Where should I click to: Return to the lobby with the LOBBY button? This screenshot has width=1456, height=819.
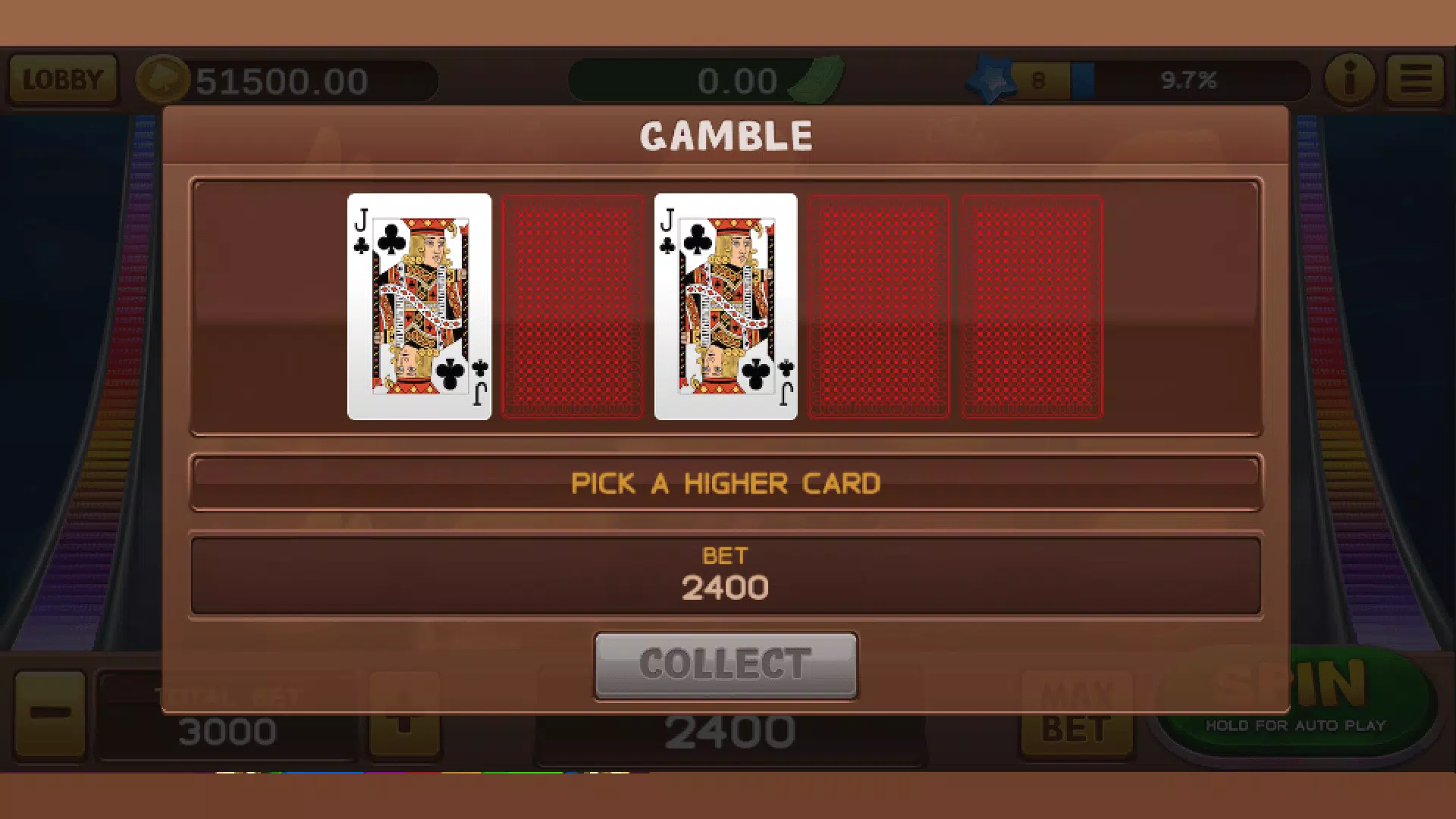coord(62,79)
